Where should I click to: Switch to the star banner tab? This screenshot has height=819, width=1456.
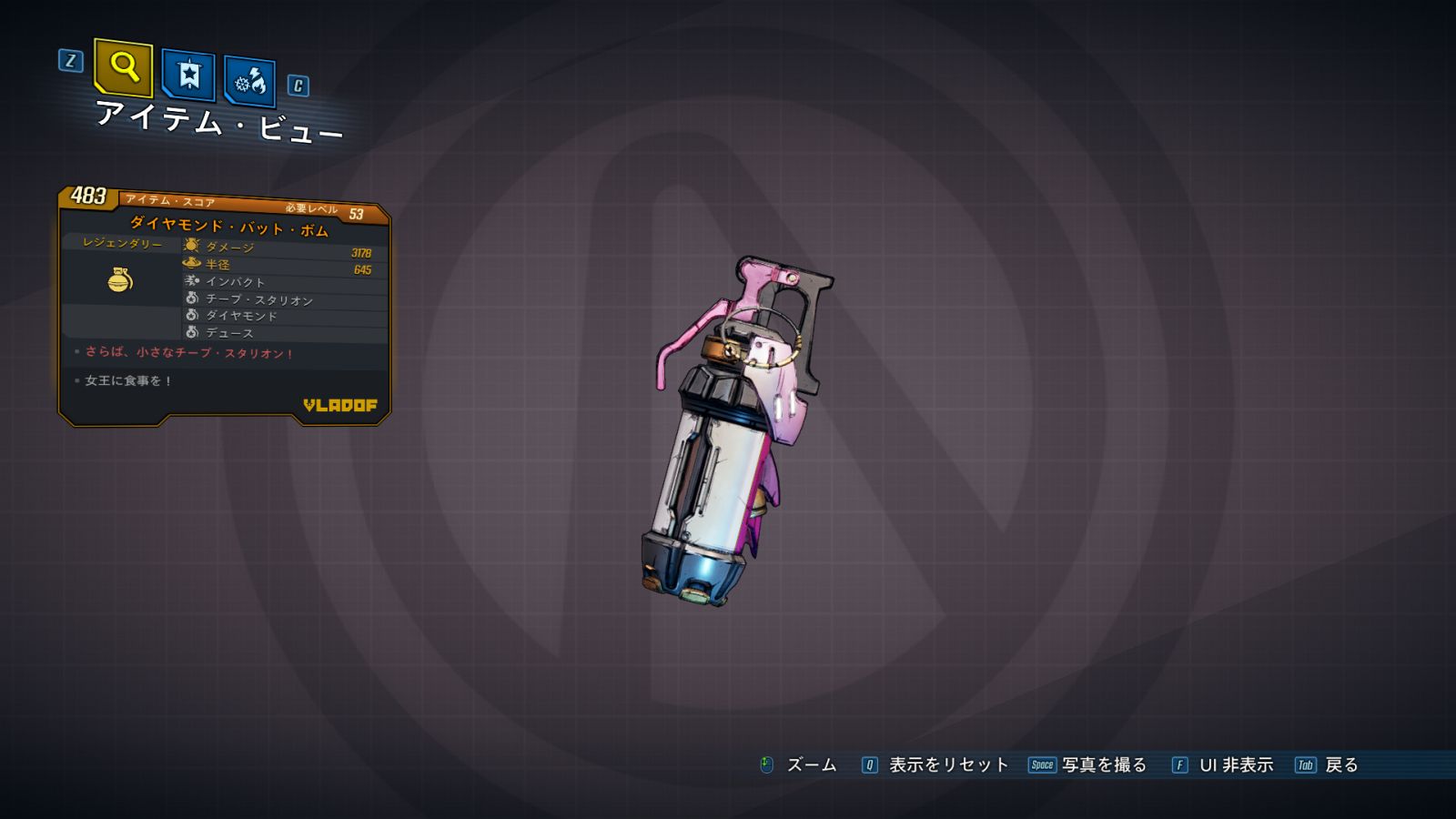tap(188, 75)
